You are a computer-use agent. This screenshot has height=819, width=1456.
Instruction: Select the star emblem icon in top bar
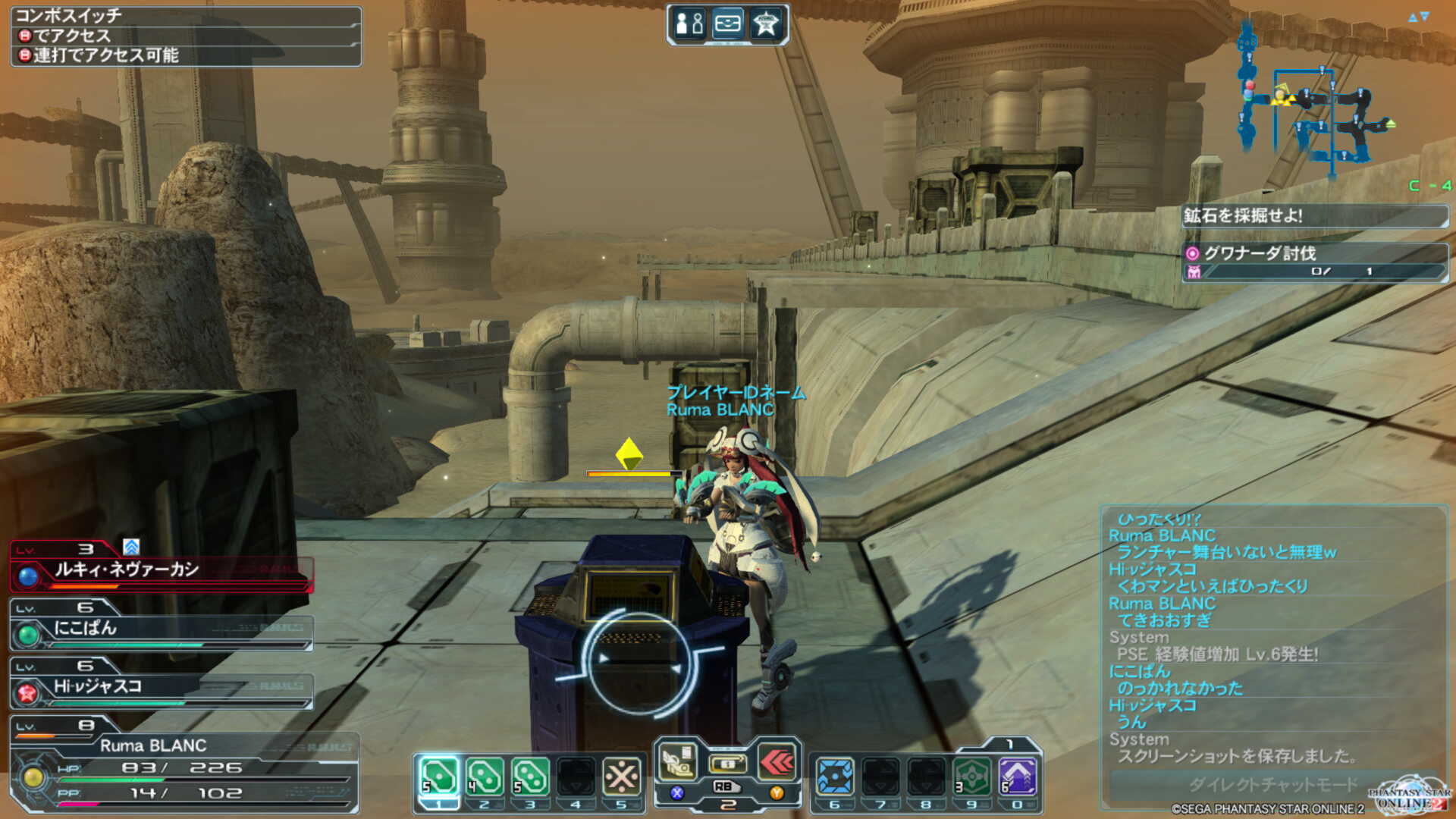tap(766, 24)
